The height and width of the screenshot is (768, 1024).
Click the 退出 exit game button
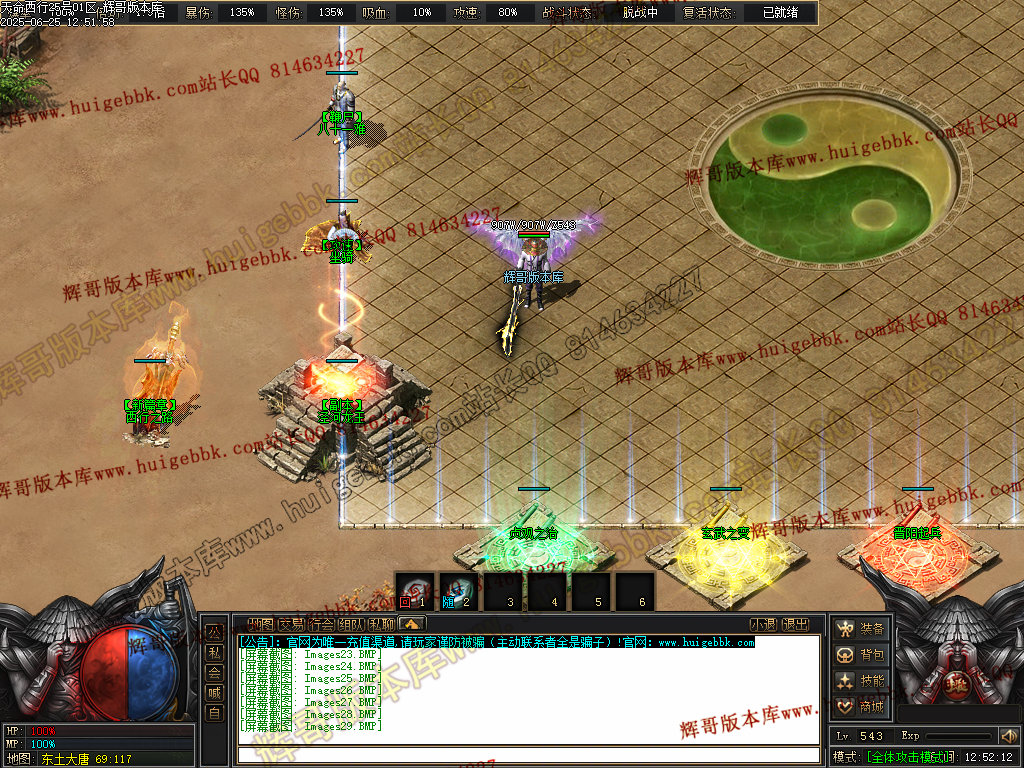795,624
